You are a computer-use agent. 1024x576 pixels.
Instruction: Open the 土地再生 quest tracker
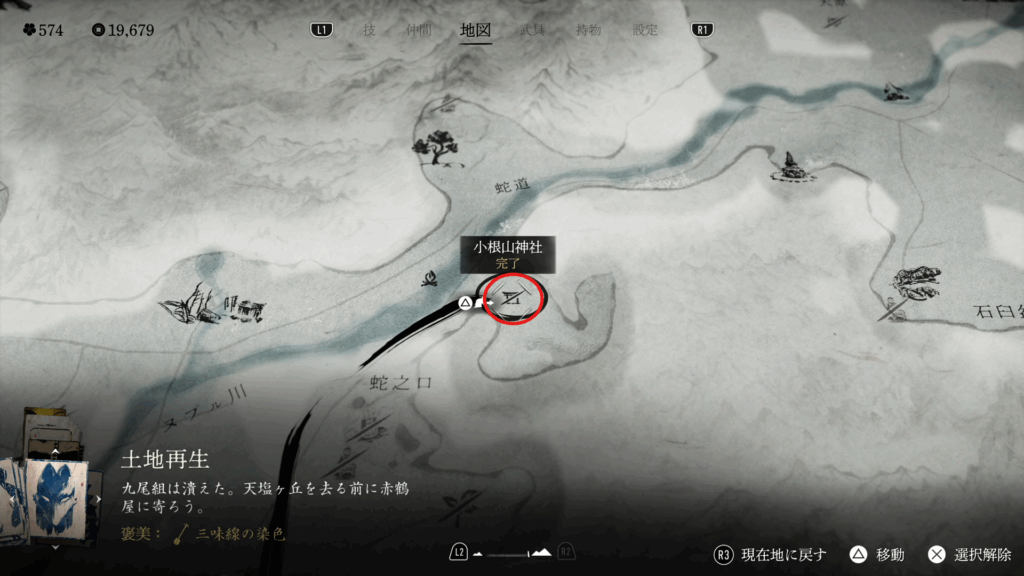(x=165, y=459)
